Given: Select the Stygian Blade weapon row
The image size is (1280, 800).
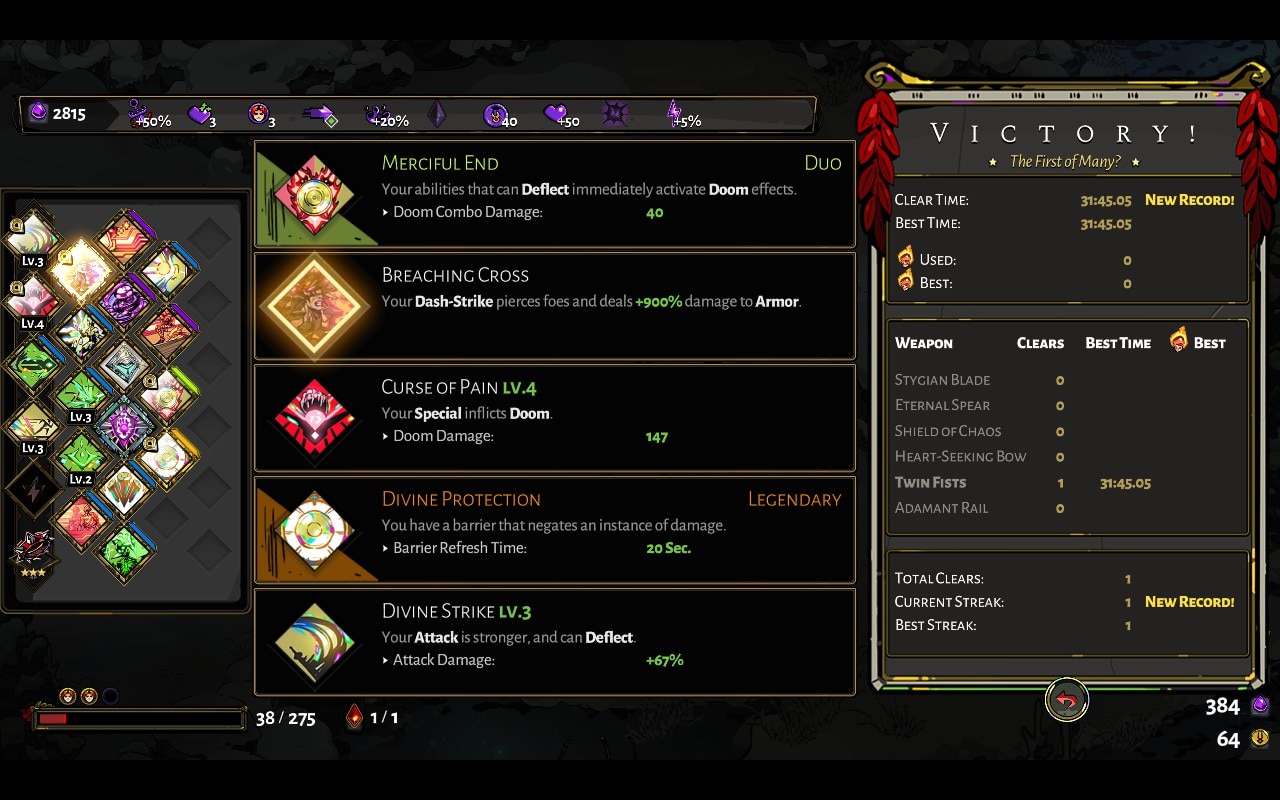Looking at the screenshot, I should (x=1066, y=380).
